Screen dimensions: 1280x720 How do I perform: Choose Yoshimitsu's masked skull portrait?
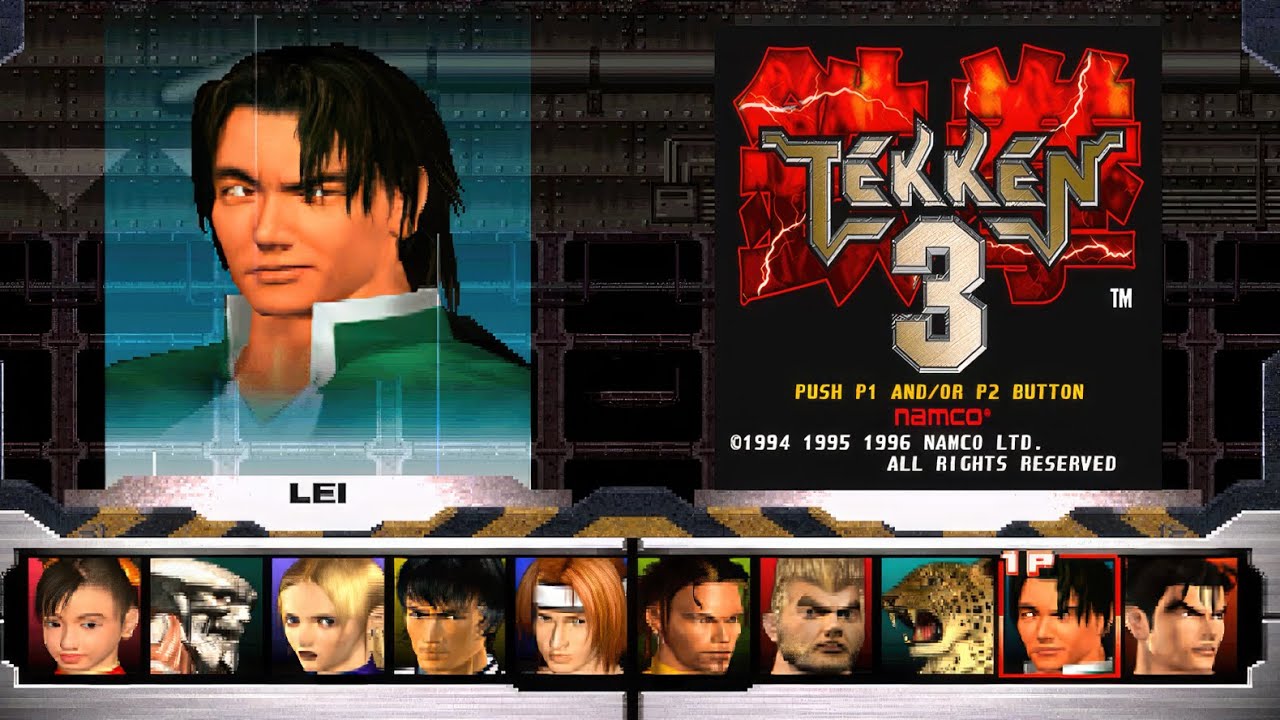pyautogui.click(x=205, y=615)
